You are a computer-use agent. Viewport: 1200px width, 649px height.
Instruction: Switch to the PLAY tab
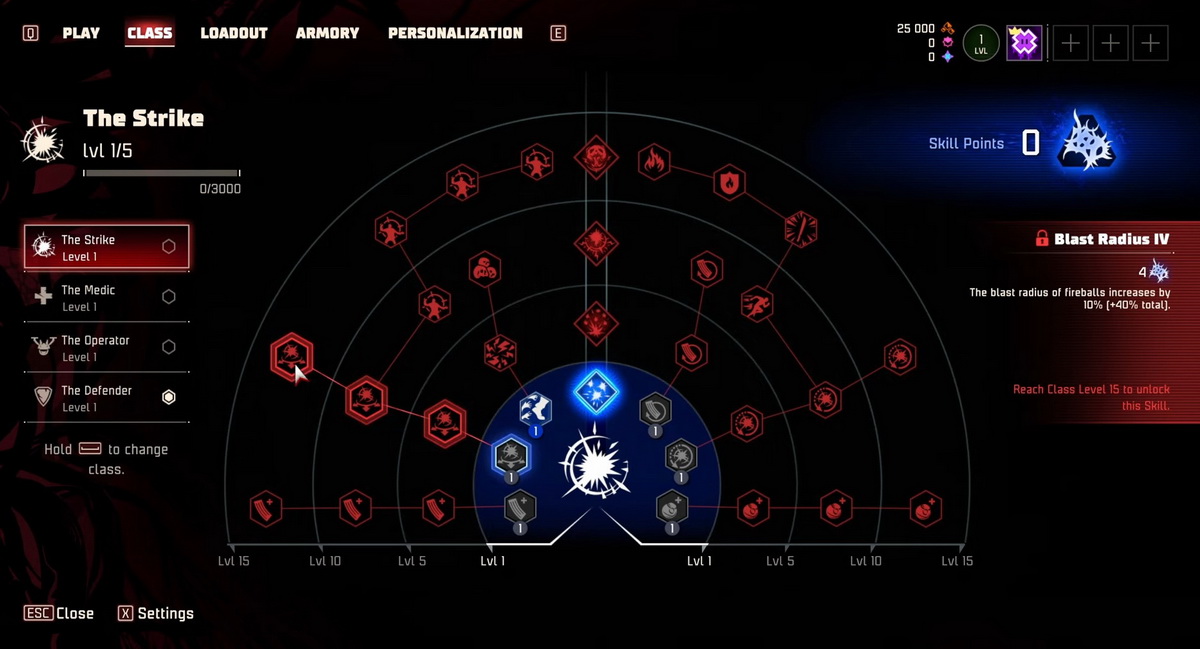(x=81, y=33)
